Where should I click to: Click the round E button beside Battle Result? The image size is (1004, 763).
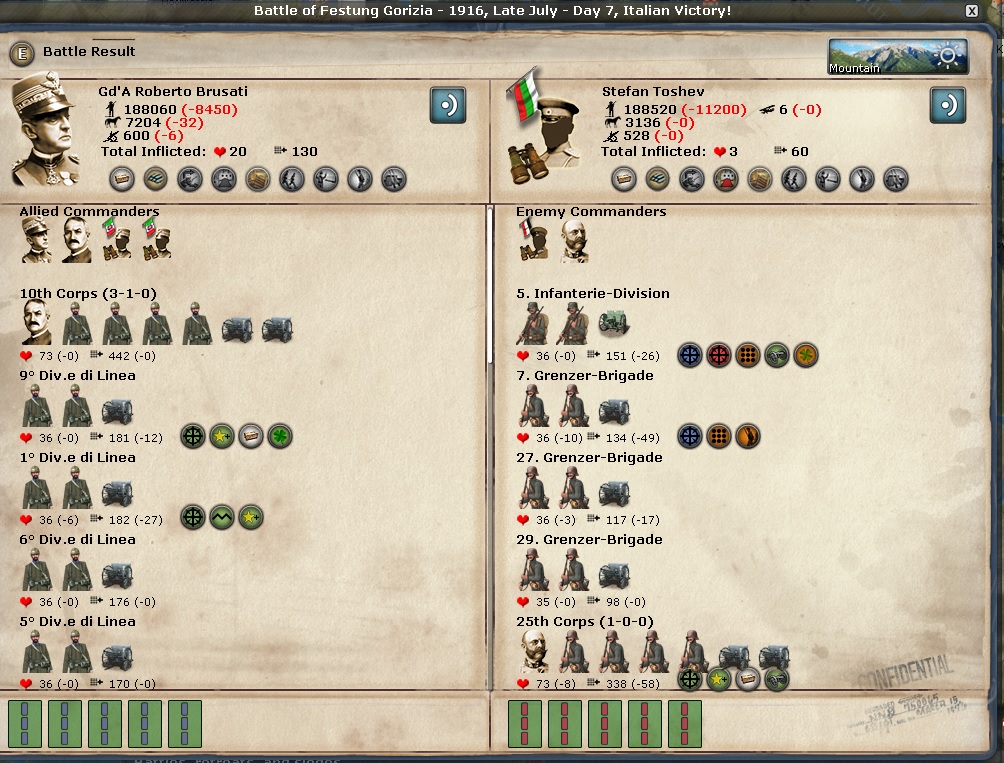click(x=22, y=53)
